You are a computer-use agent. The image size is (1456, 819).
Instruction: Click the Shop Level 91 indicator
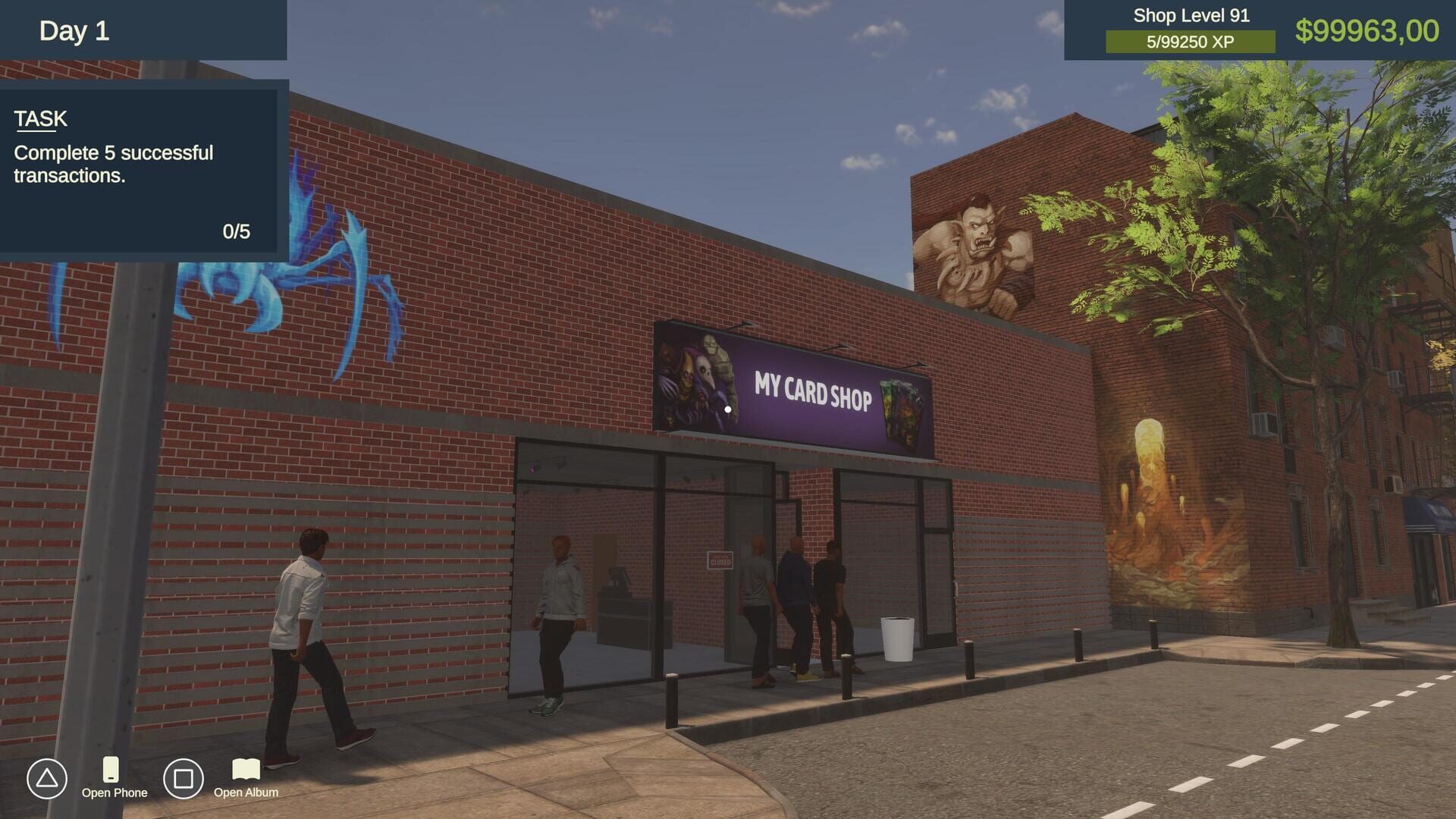click(x=1191, y=15)
